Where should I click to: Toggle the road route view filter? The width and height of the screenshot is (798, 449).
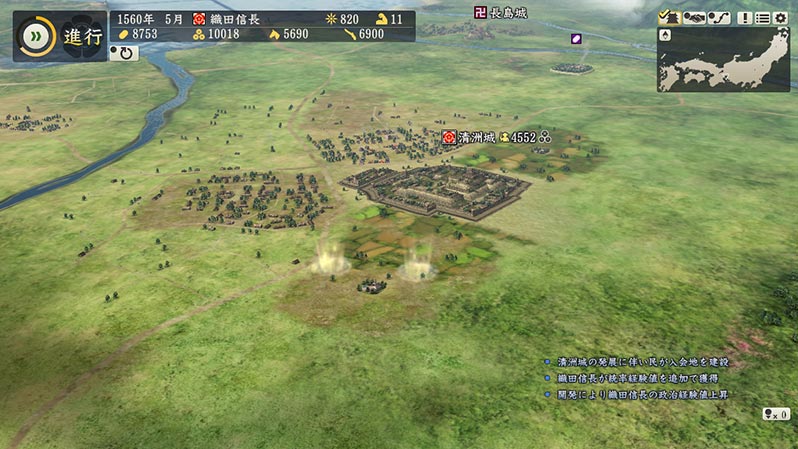click(720, 18)
